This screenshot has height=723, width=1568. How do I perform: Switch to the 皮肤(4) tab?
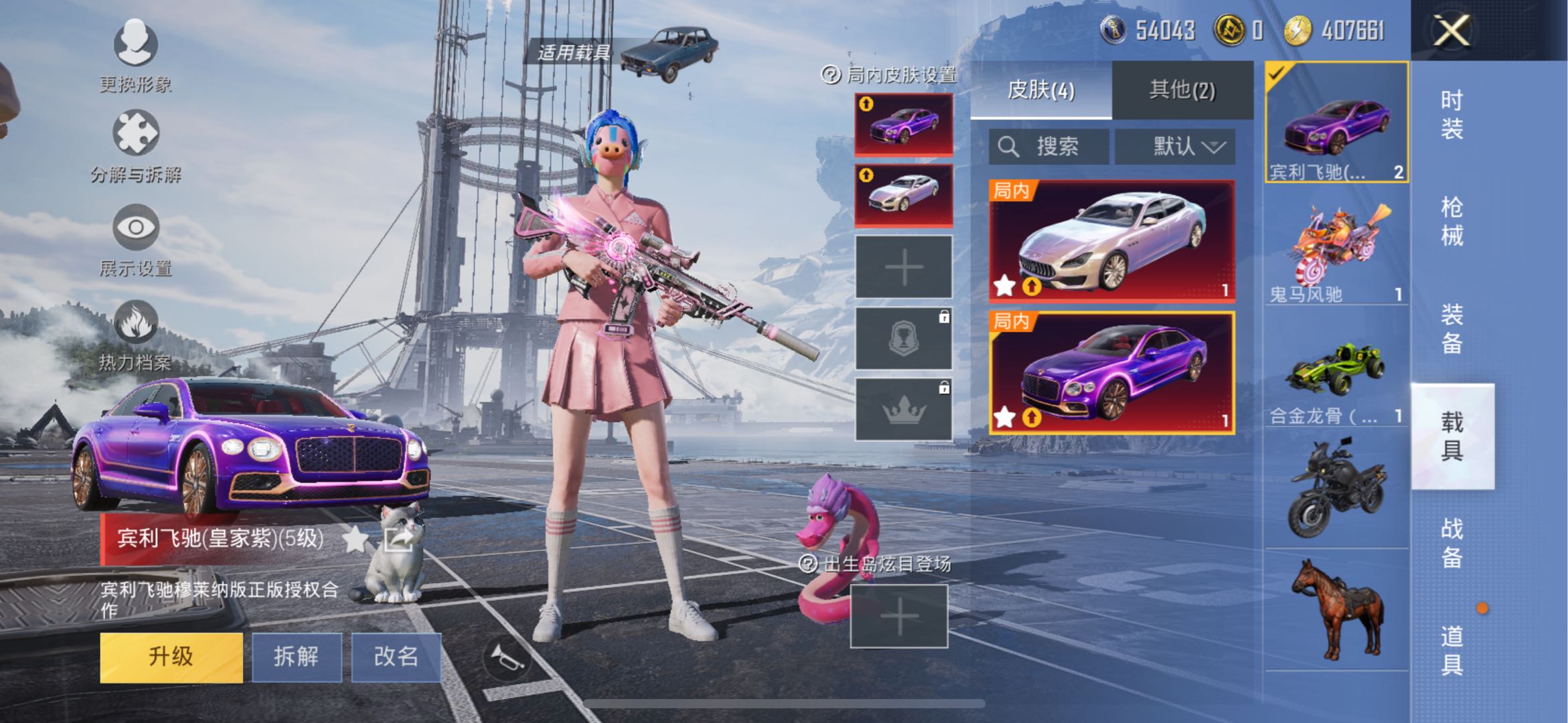[x=1040, y=90]
